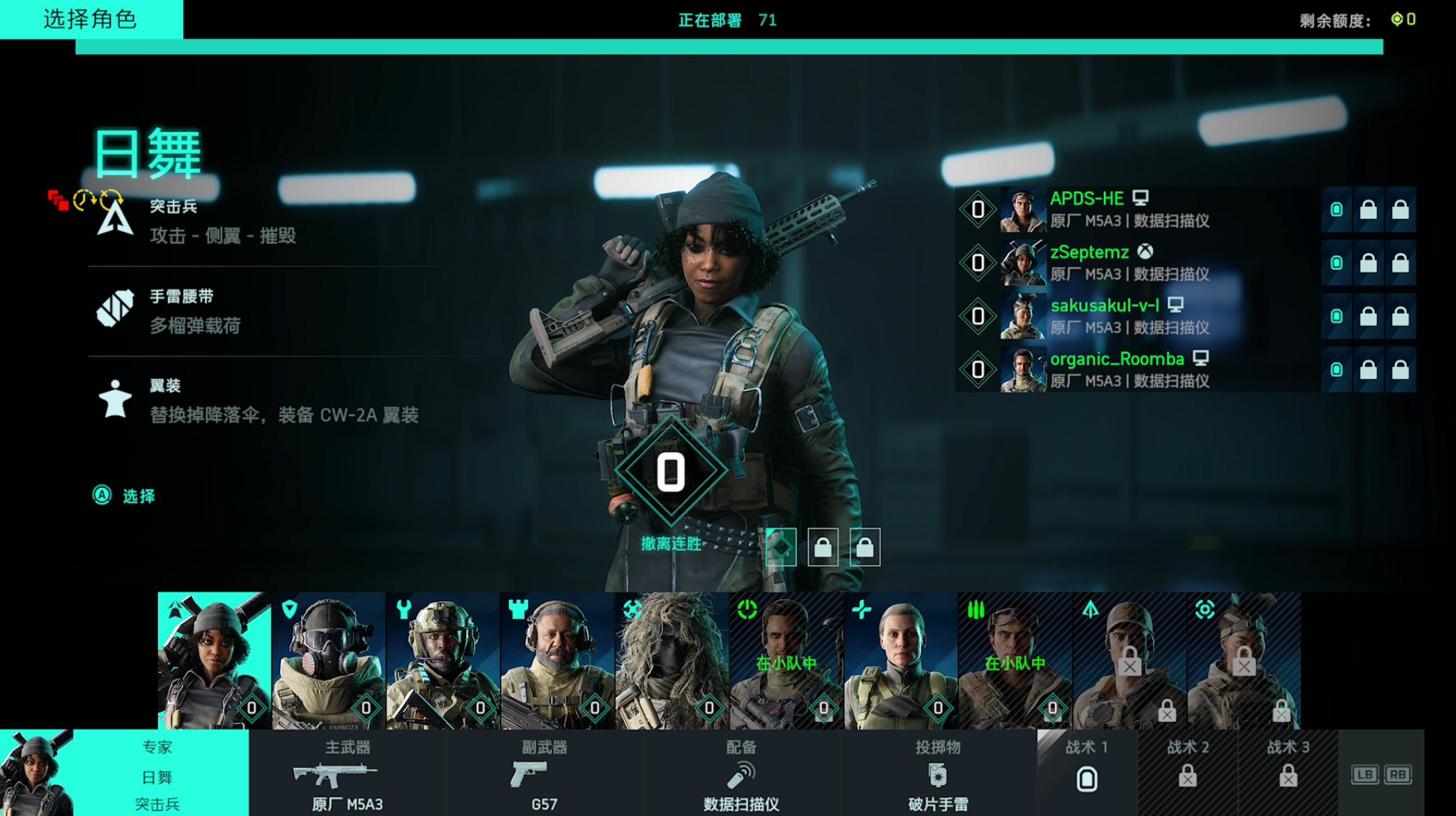The height and width of the screenshot is (816, 1456).
Task: Pick the helmeted specialist with wrench icon
Action: [442, 661]
